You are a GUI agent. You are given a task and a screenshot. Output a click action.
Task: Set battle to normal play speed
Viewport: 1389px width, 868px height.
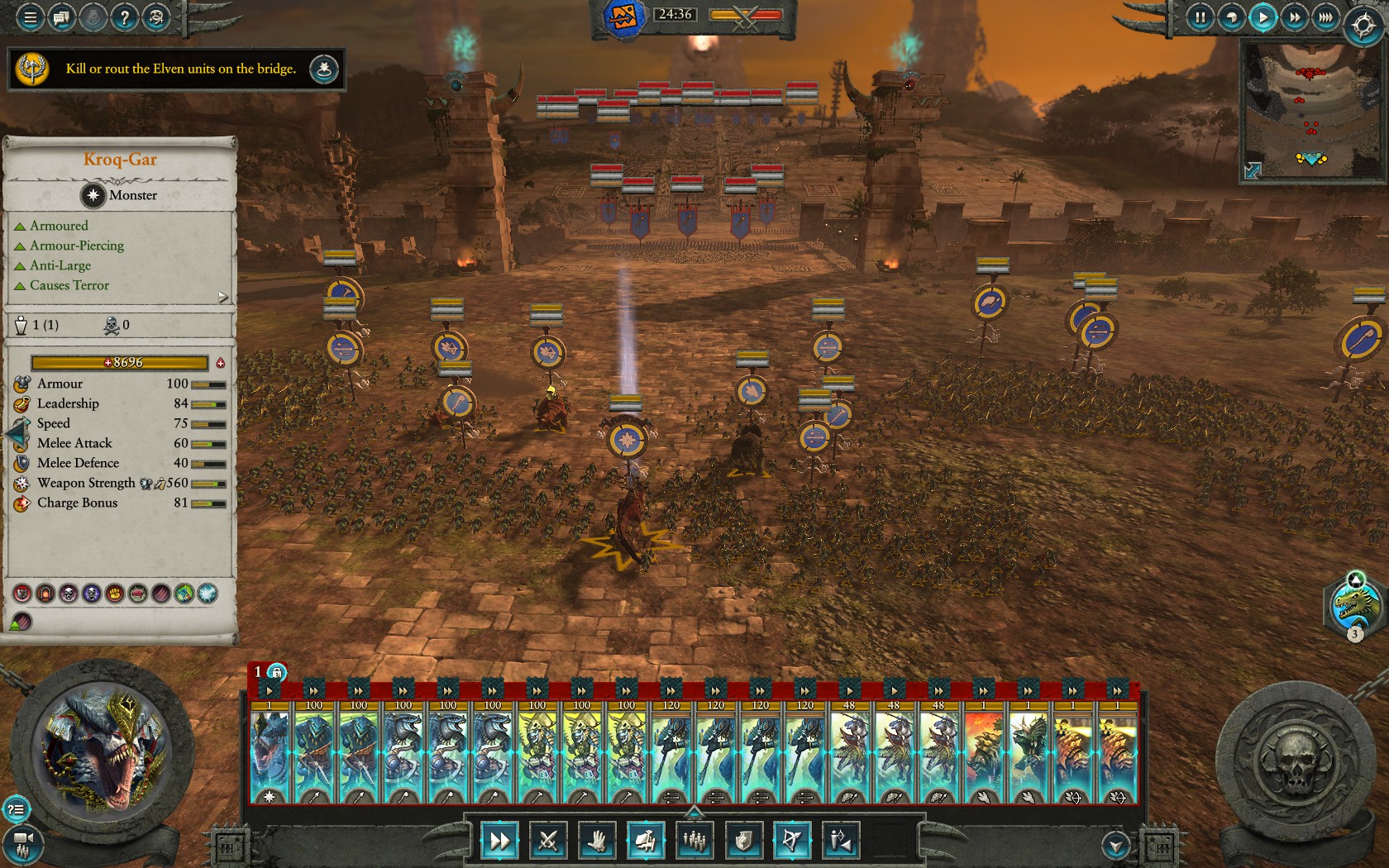click(1263, 17)
